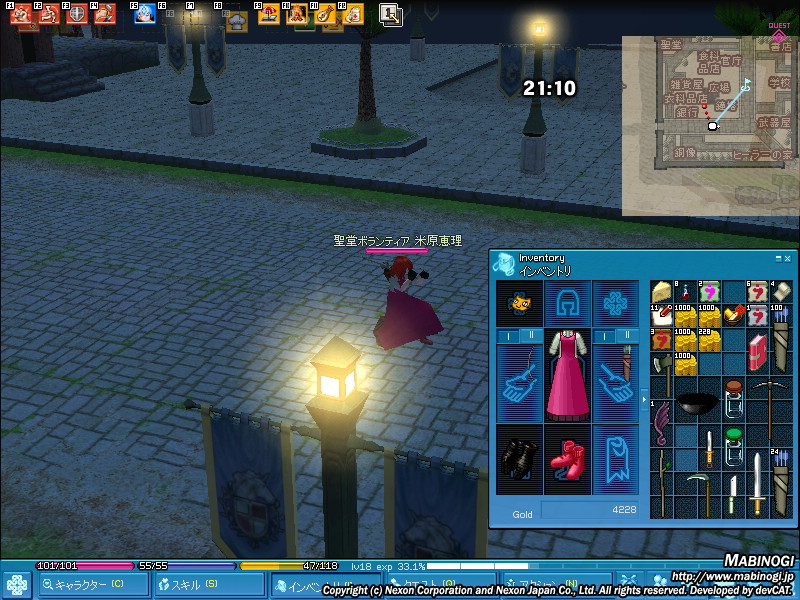Pick the red book in inventory
The height and width of the screenshot is (600, 800).
pyautogui.click(x=758, y=353)
